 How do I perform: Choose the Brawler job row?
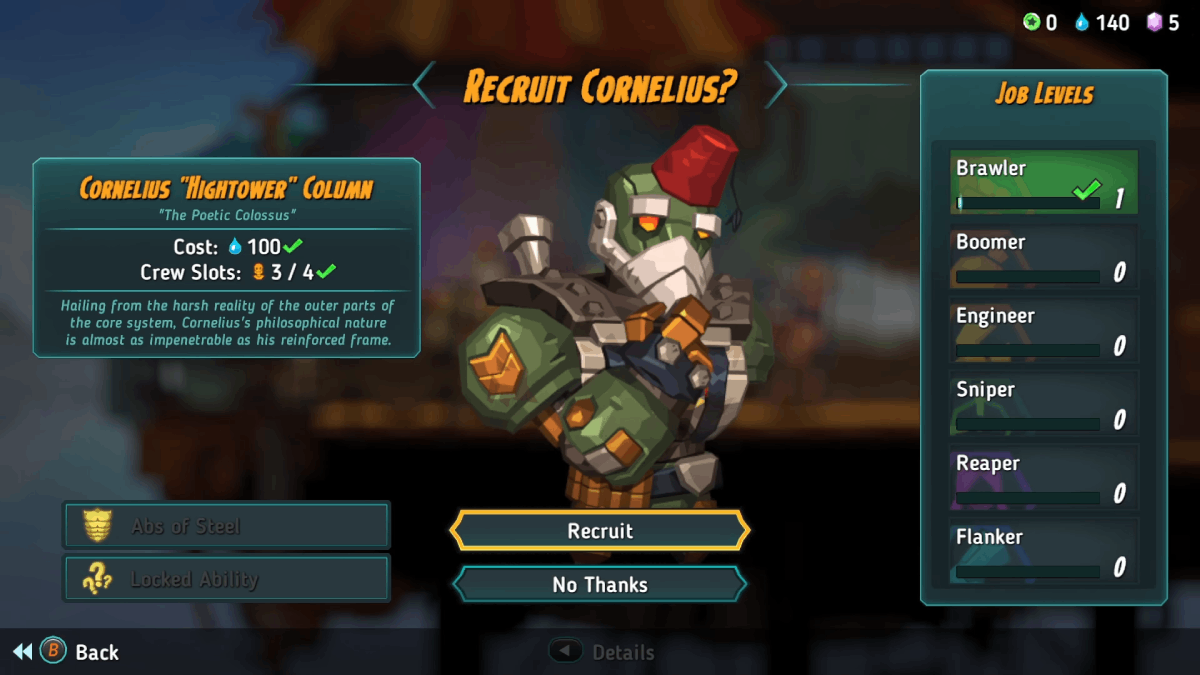(x=1043, y=183)
